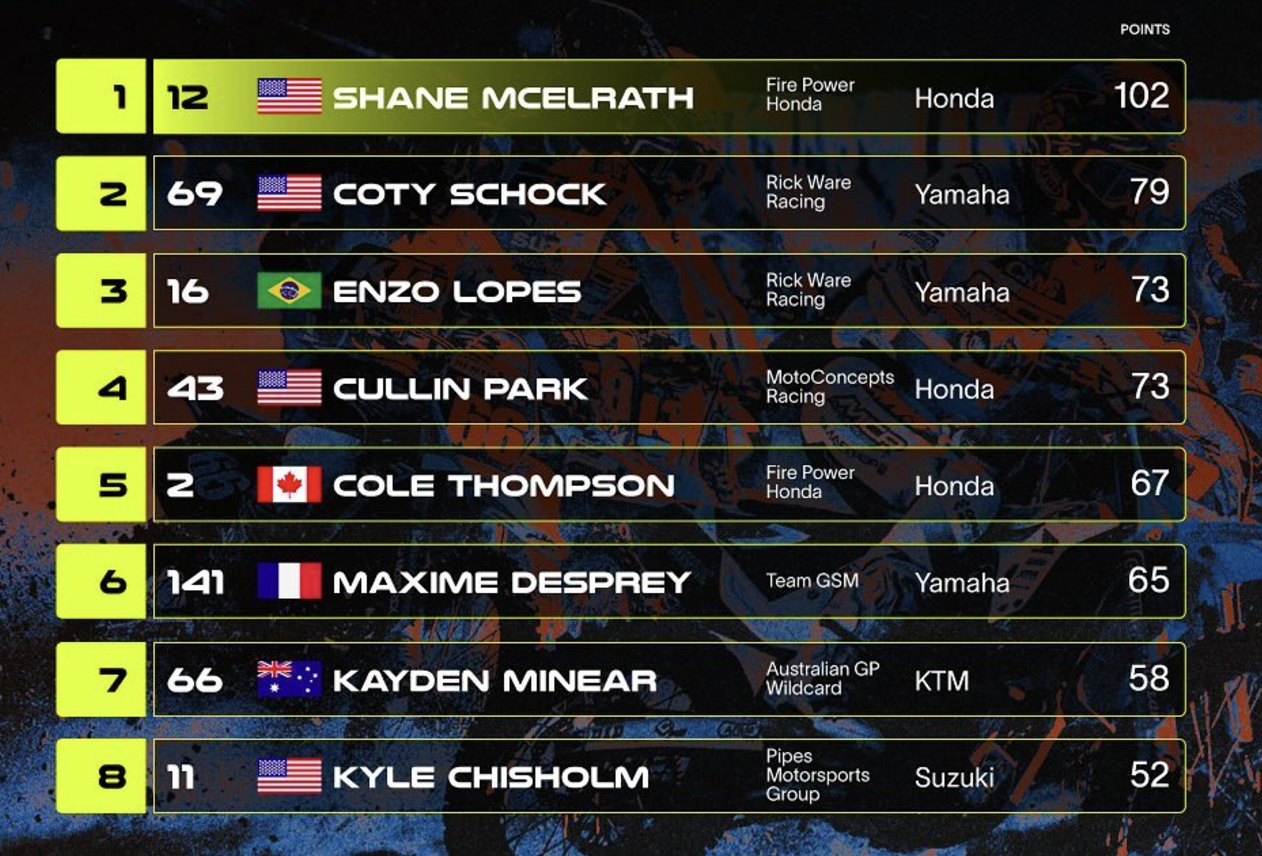Pick Maxime Desprey from the standings
Screen dimensions: 1262x856
(x=511, y=582)
